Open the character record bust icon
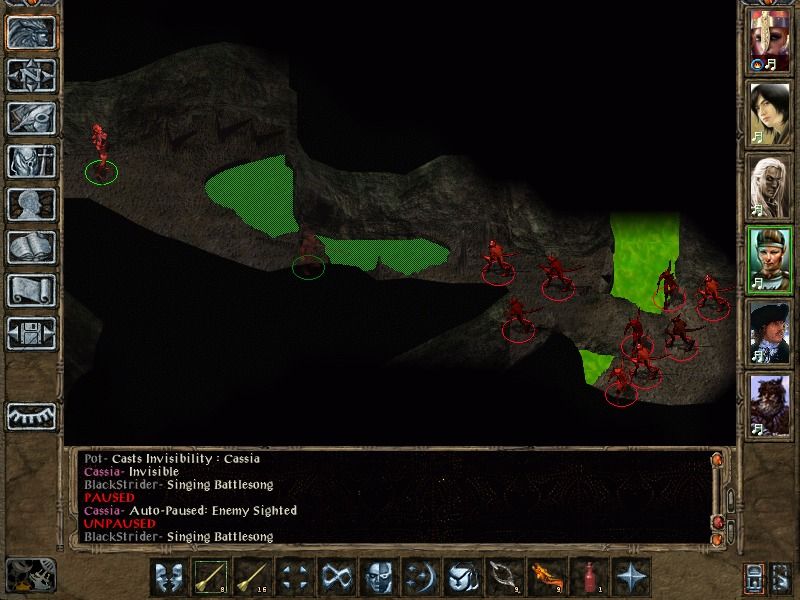800x600 pixels. (30, 204)
